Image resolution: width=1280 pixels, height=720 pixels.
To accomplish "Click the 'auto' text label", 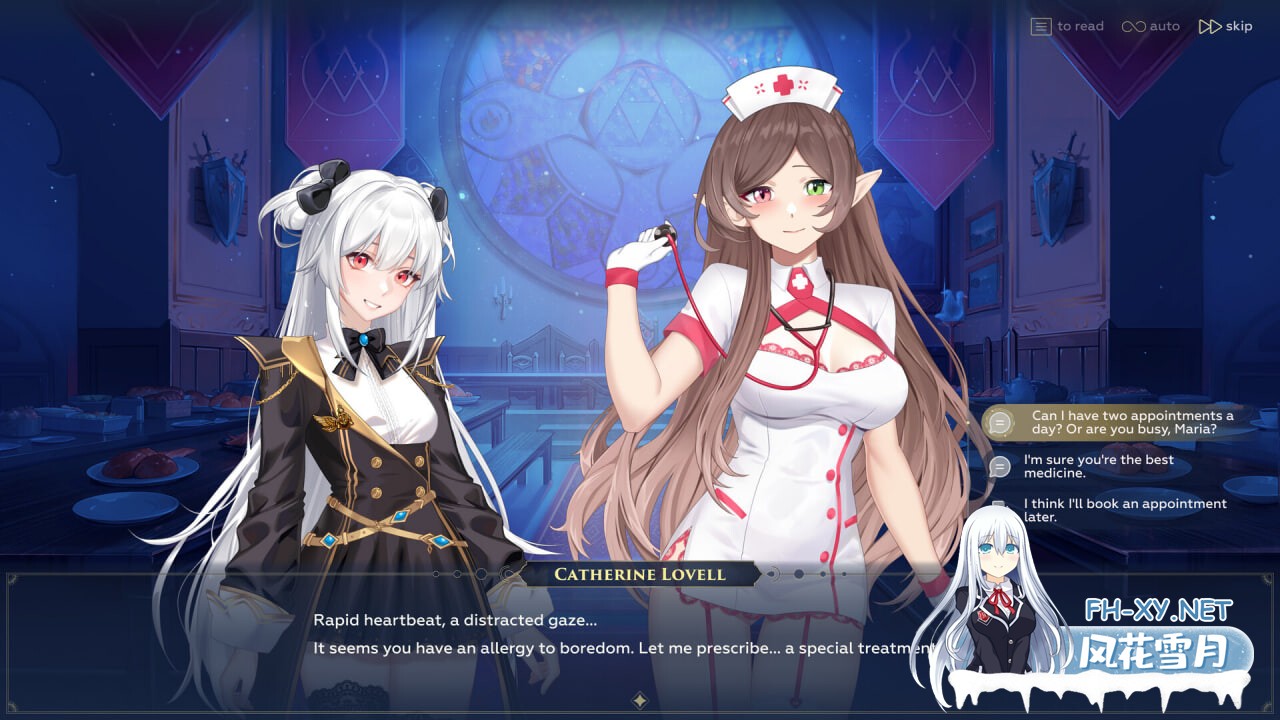I will [1163, 26].
